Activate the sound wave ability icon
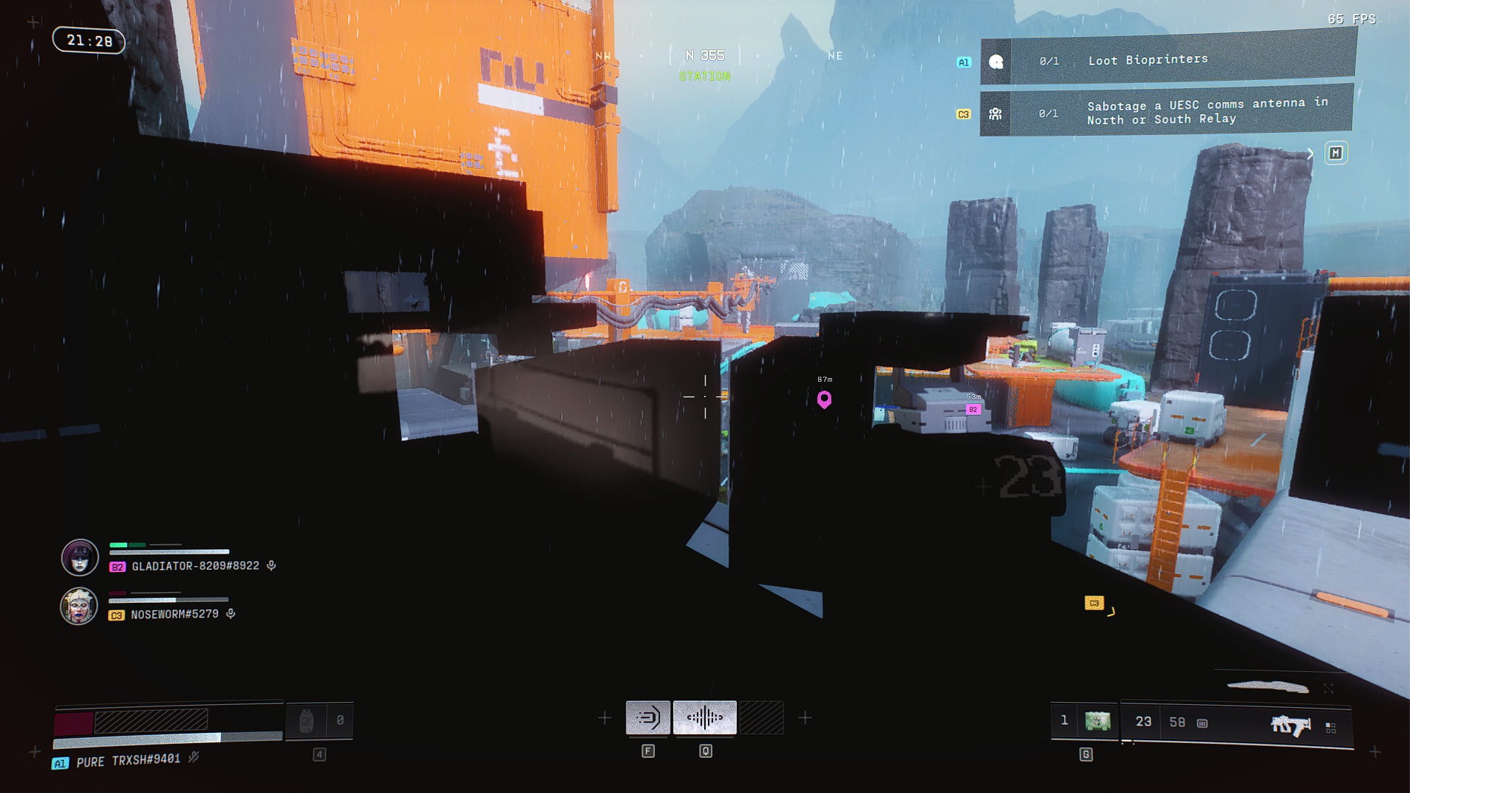 (x=705, y=717)
